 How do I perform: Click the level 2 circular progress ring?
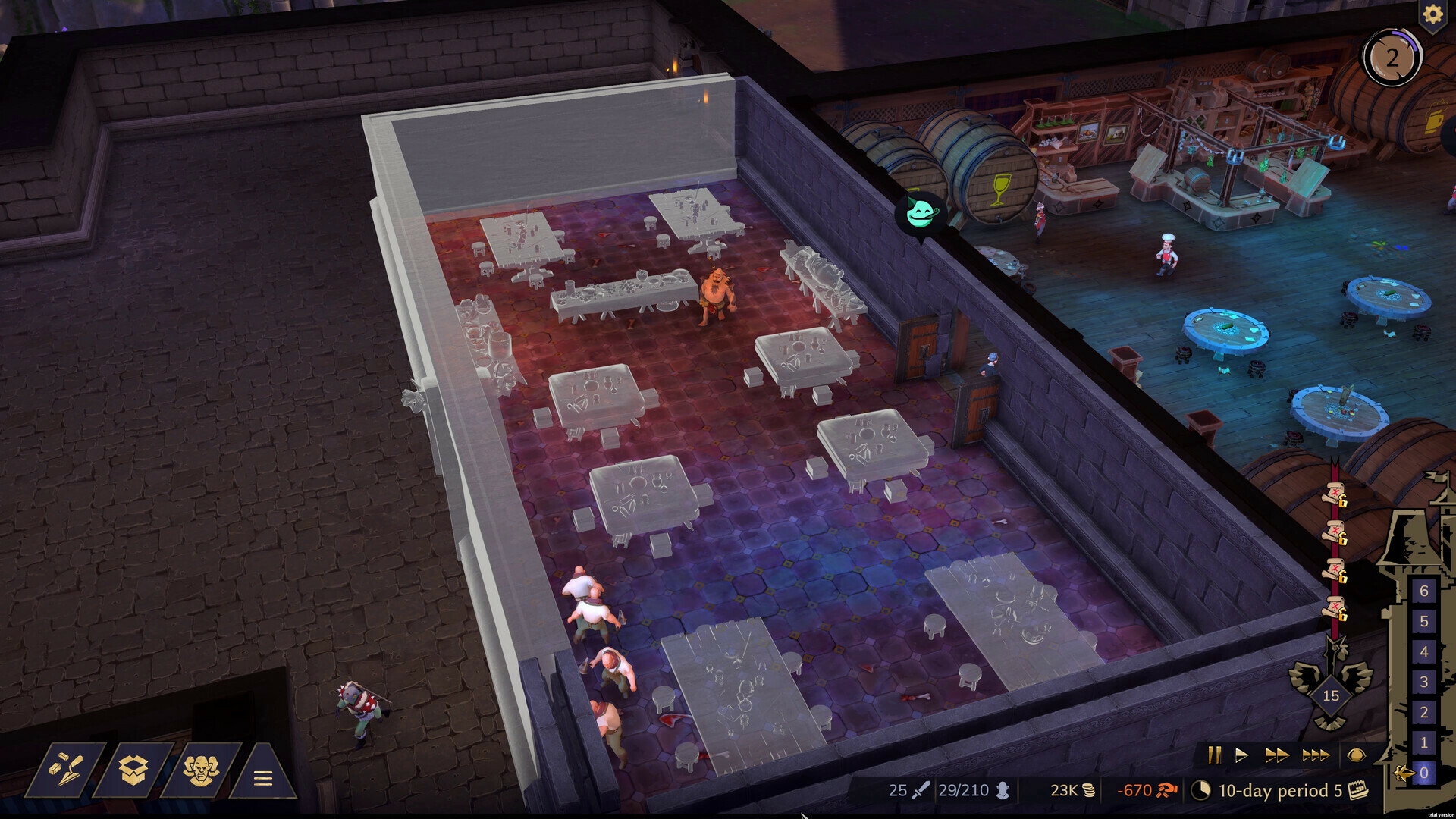[x=1393, y=55]
